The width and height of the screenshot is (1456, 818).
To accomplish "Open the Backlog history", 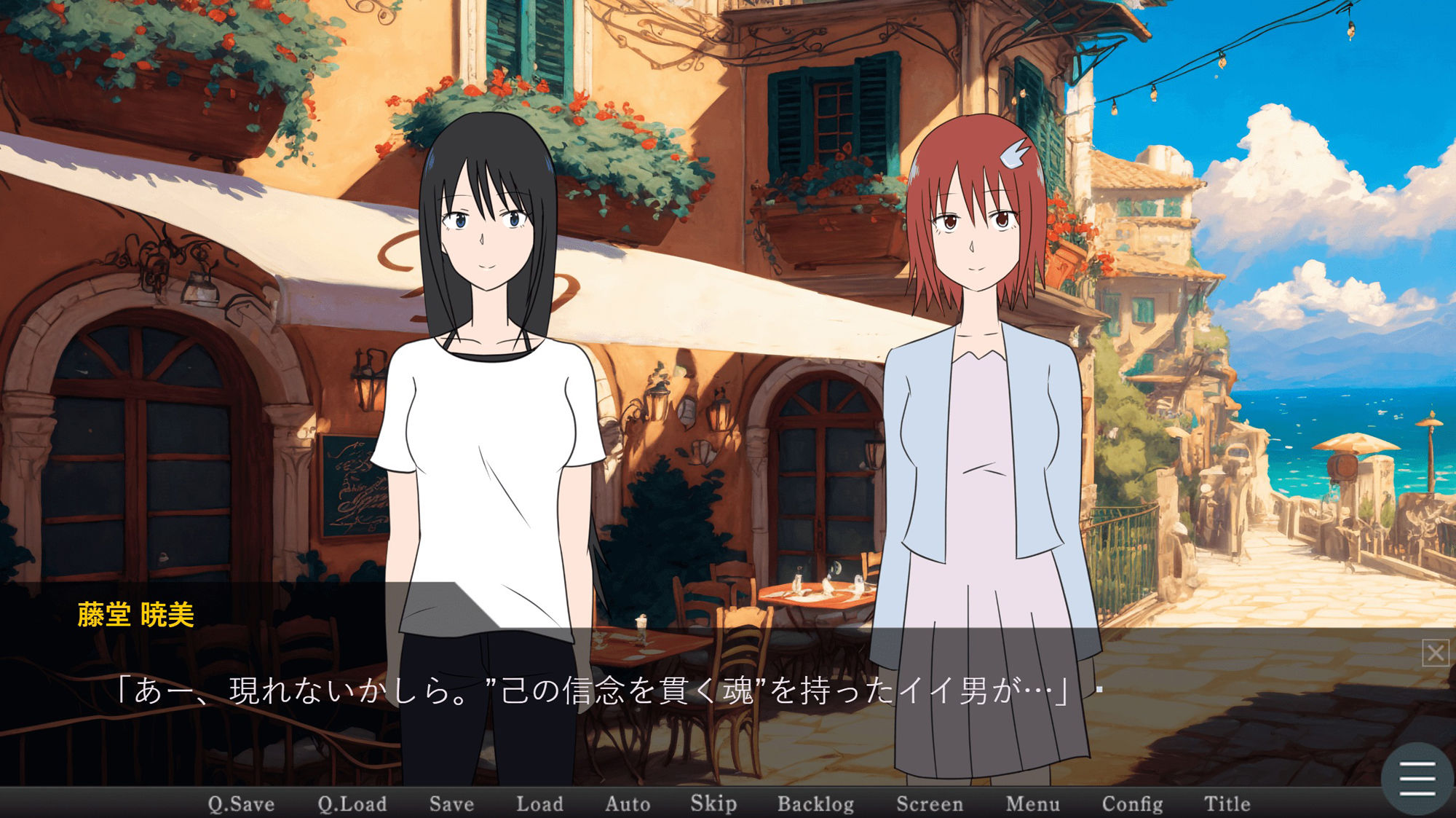I will pos(816,804).
